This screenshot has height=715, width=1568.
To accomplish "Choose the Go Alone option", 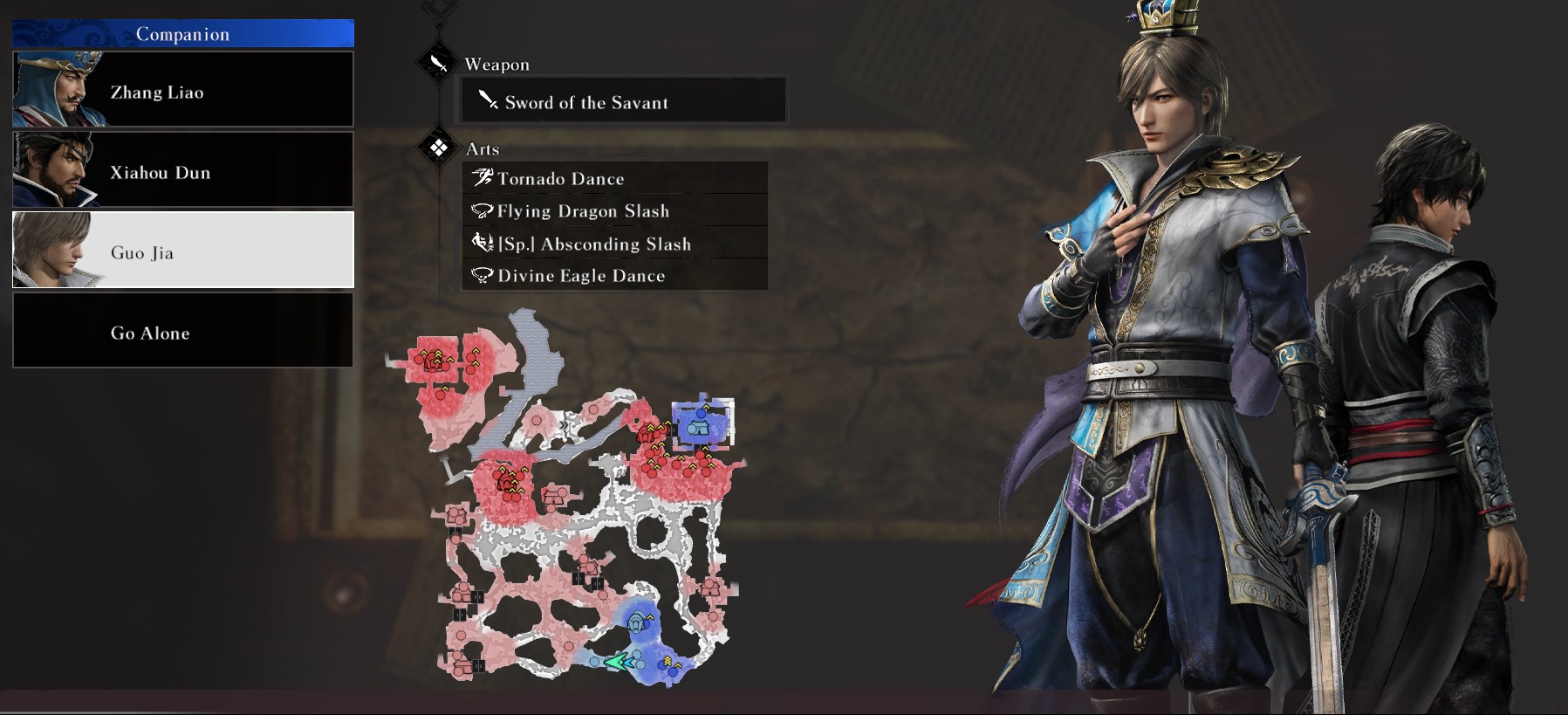I will [x=183, y=331].
